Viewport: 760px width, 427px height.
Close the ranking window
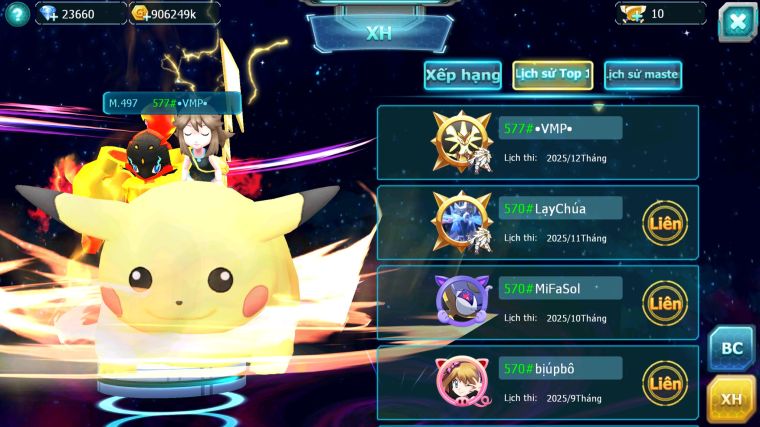click(x=737, y=22)
